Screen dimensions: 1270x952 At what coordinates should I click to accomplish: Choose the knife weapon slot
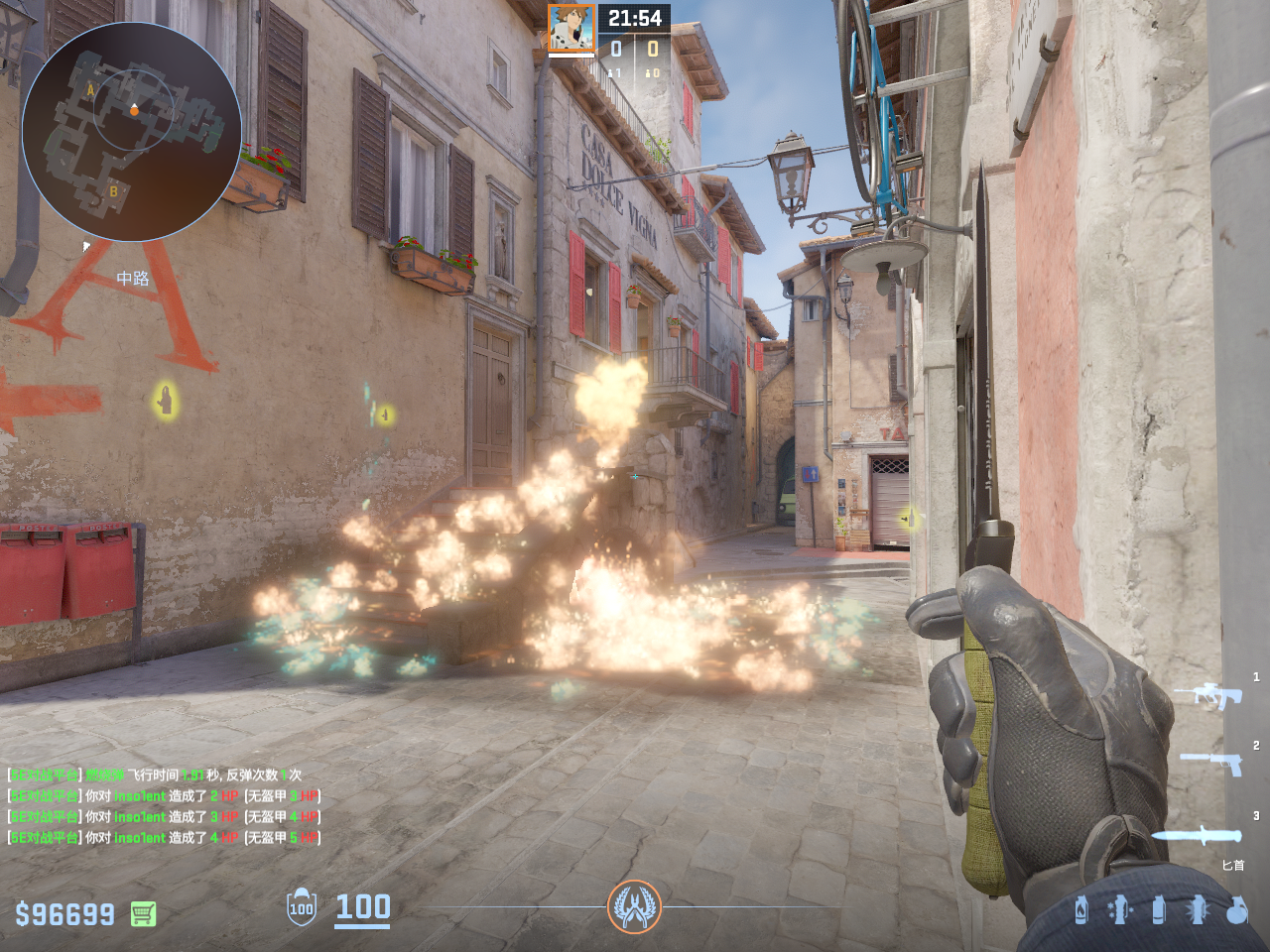(x=1198, y=835)
